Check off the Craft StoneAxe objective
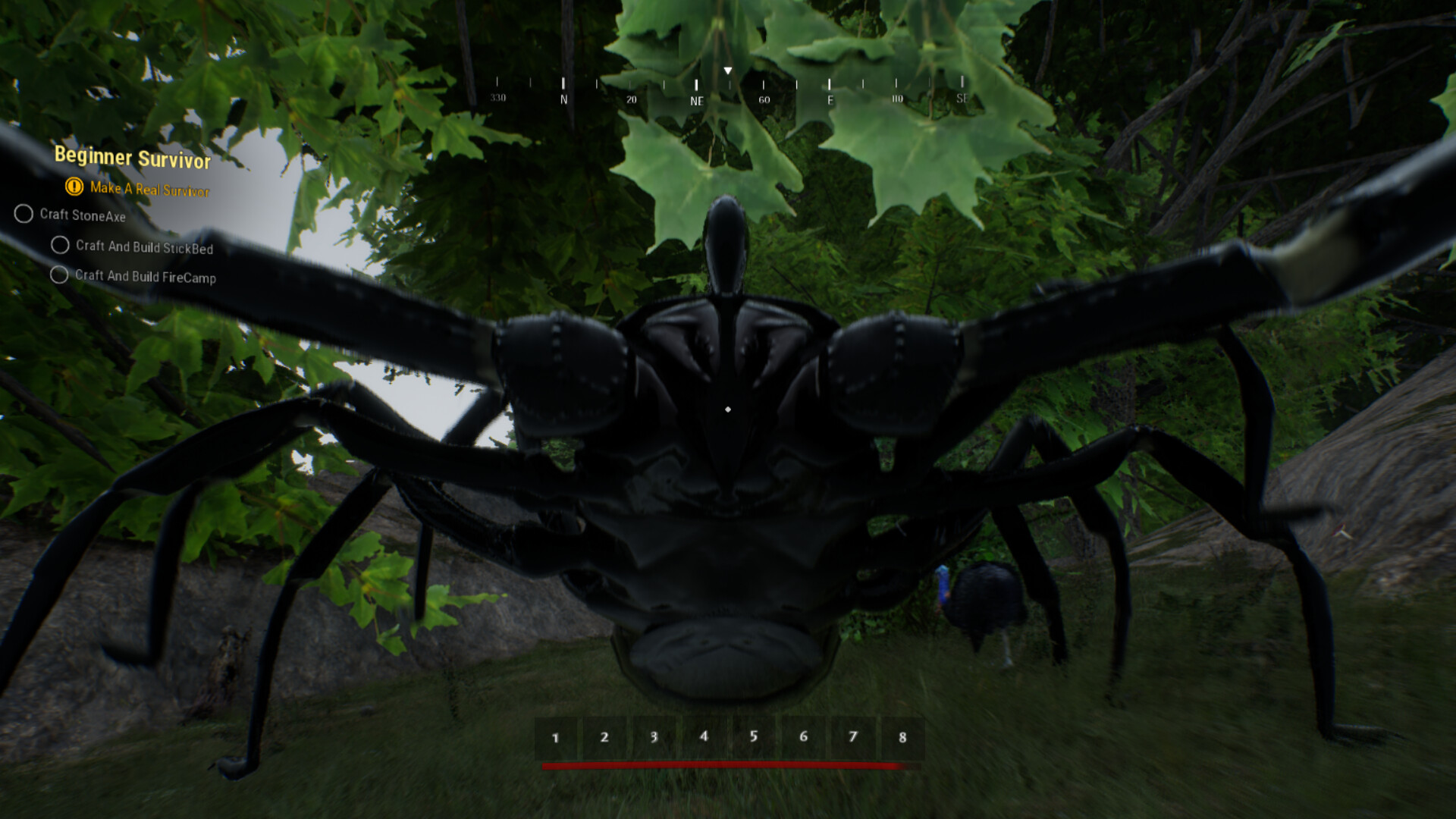1456x819 pixels. tap(24, 215)
